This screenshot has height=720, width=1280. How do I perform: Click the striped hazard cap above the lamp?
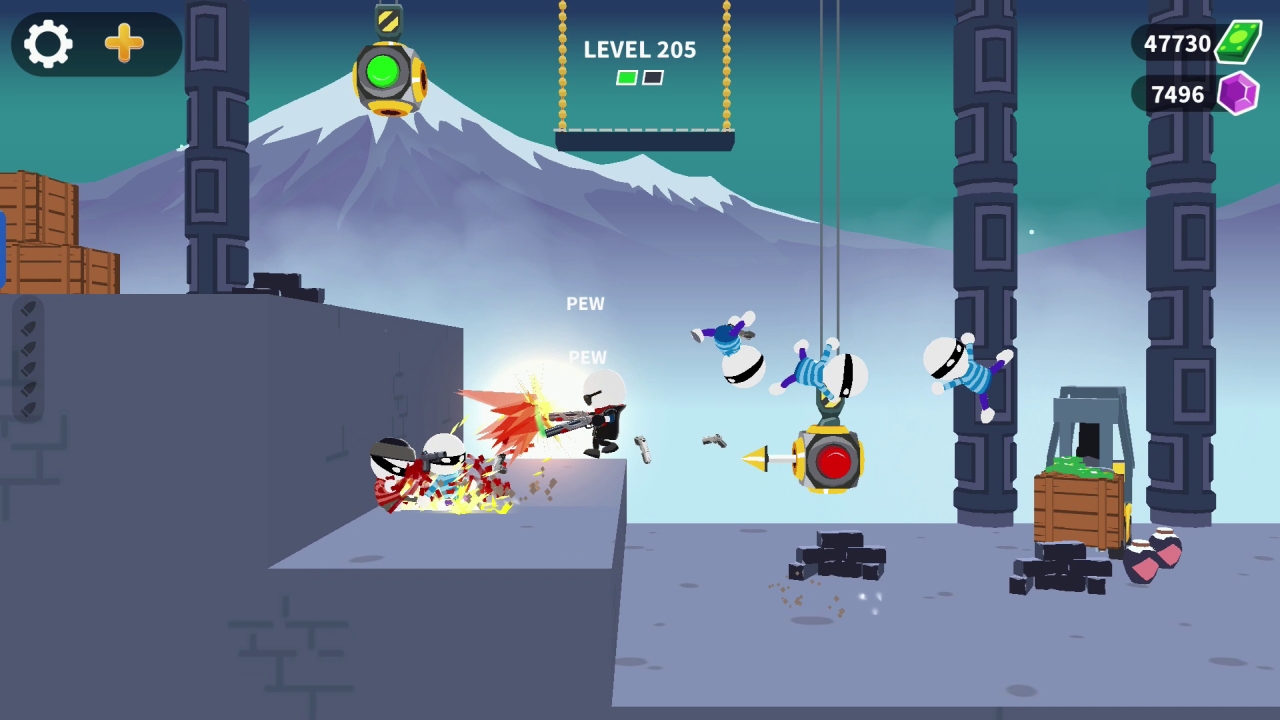coord(388,17)
